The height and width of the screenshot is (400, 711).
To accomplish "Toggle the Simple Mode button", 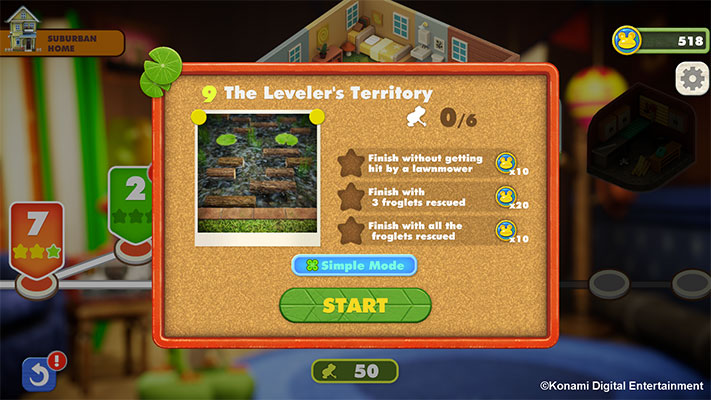I will click(354, 266).
